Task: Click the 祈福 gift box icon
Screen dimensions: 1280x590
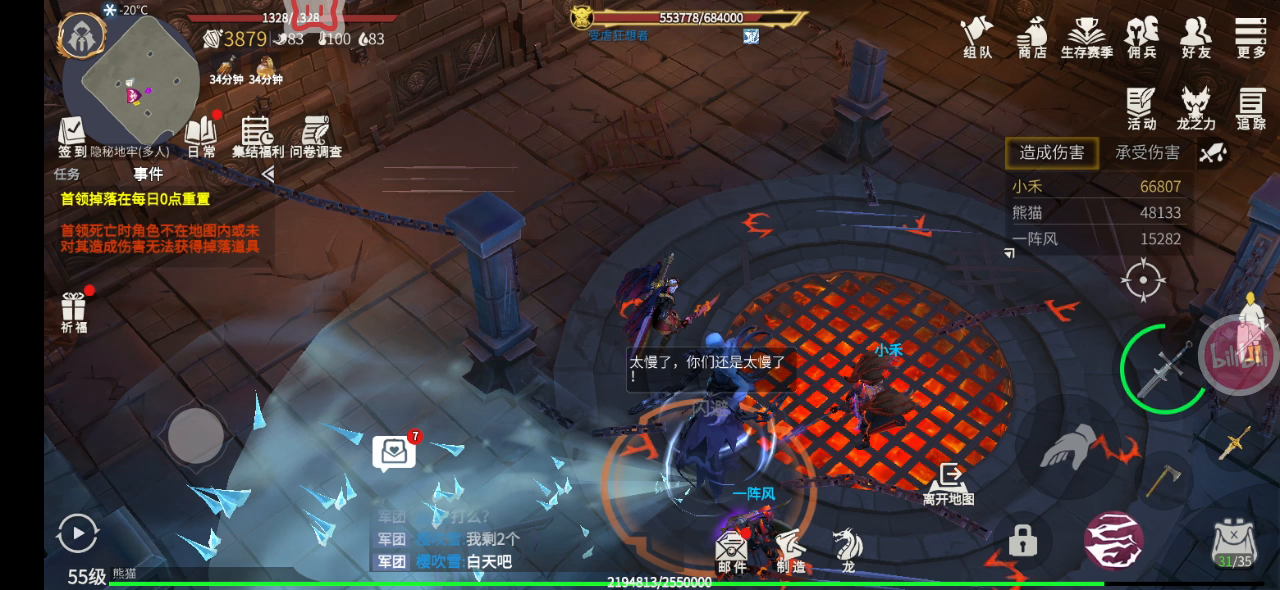Action: 74,310
